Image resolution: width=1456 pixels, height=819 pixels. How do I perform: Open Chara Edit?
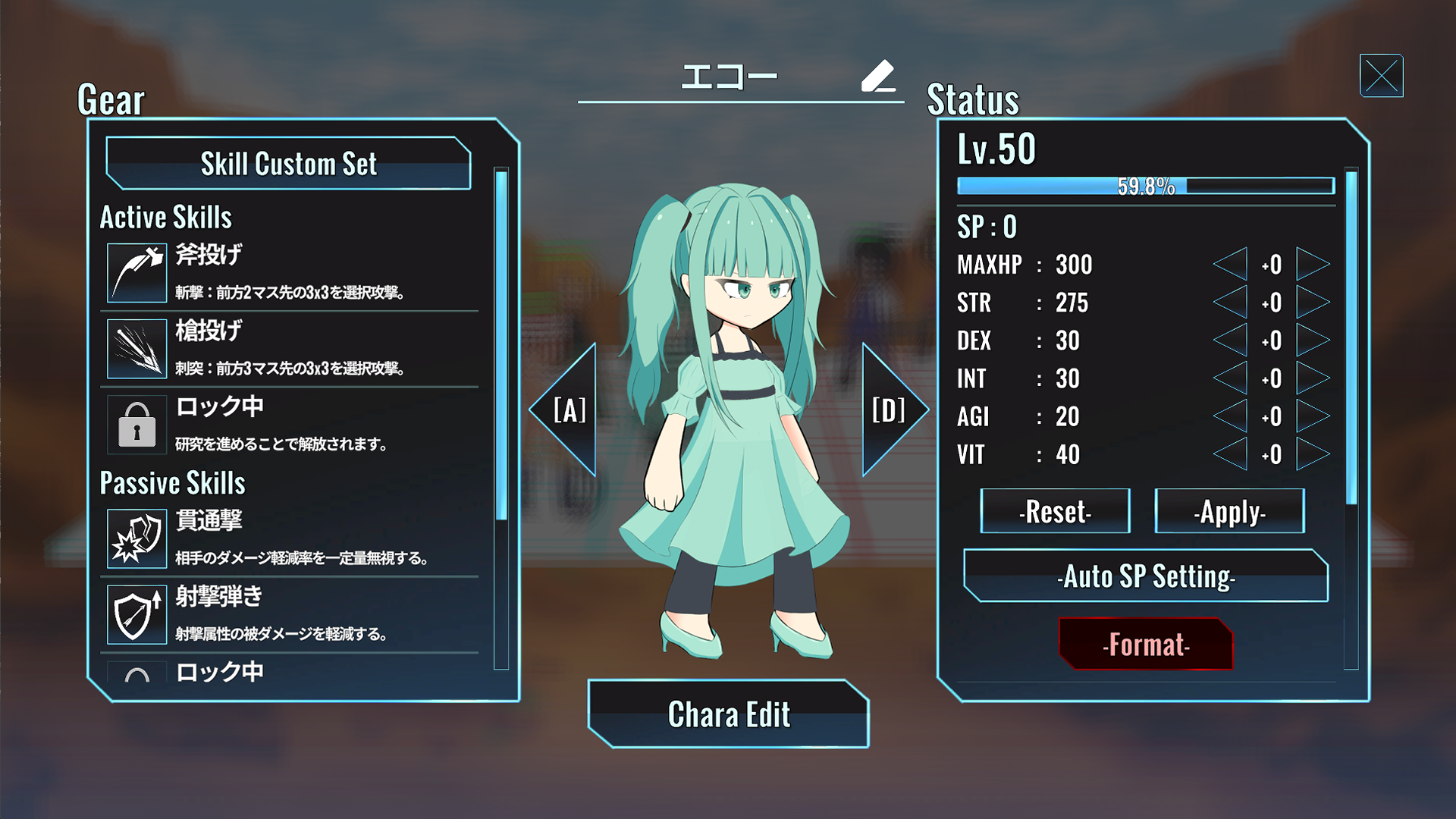(x=728, y=714)
